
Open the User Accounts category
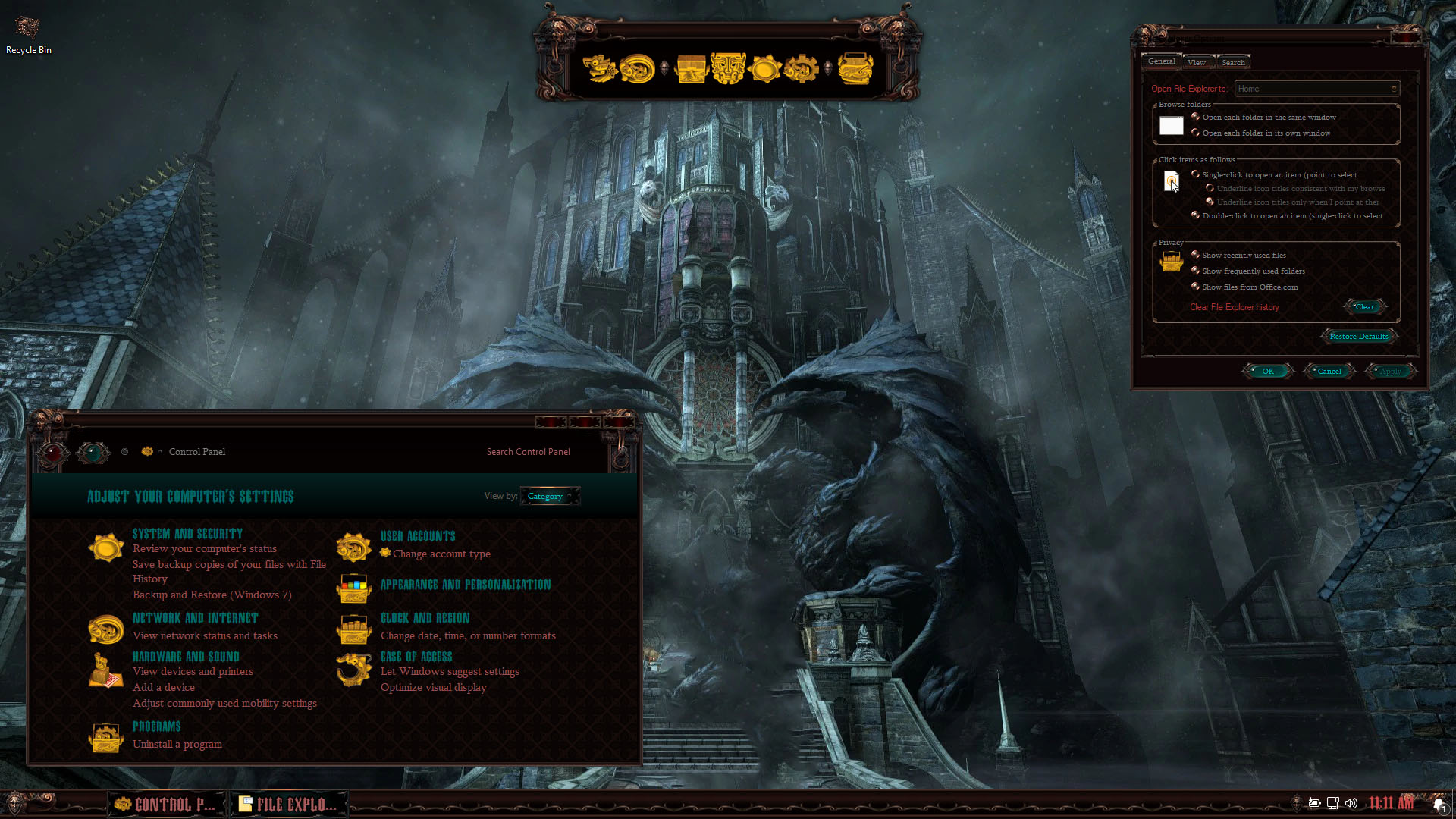click(418, 536)
